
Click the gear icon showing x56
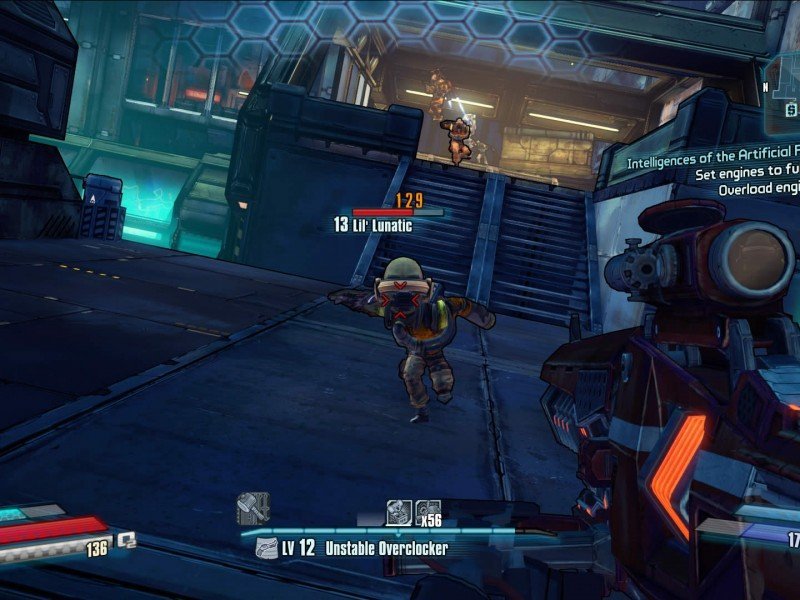pos(428,510)
